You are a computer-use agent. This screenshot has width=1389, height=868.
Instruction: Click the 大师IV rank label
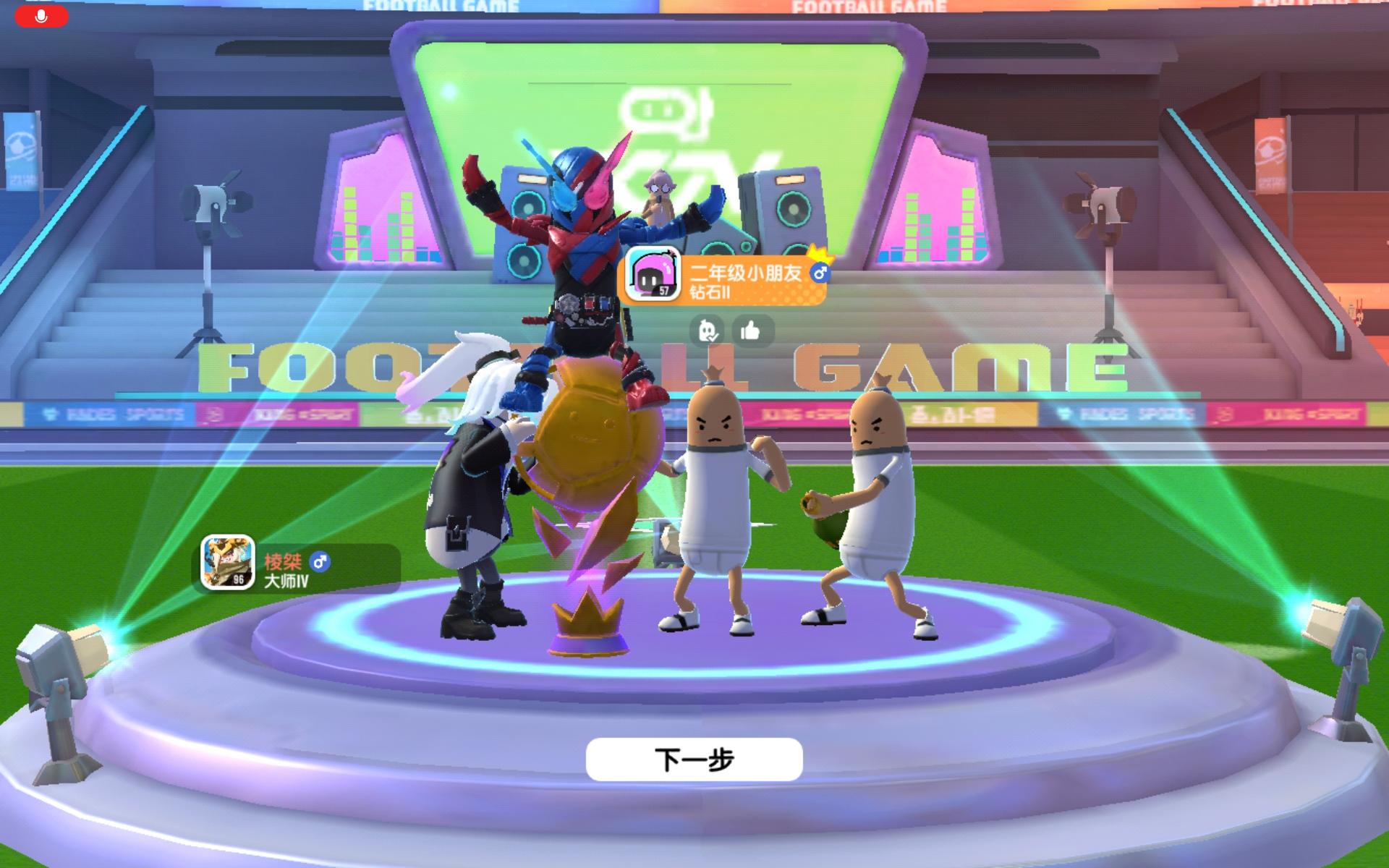(x=285, y=580)
